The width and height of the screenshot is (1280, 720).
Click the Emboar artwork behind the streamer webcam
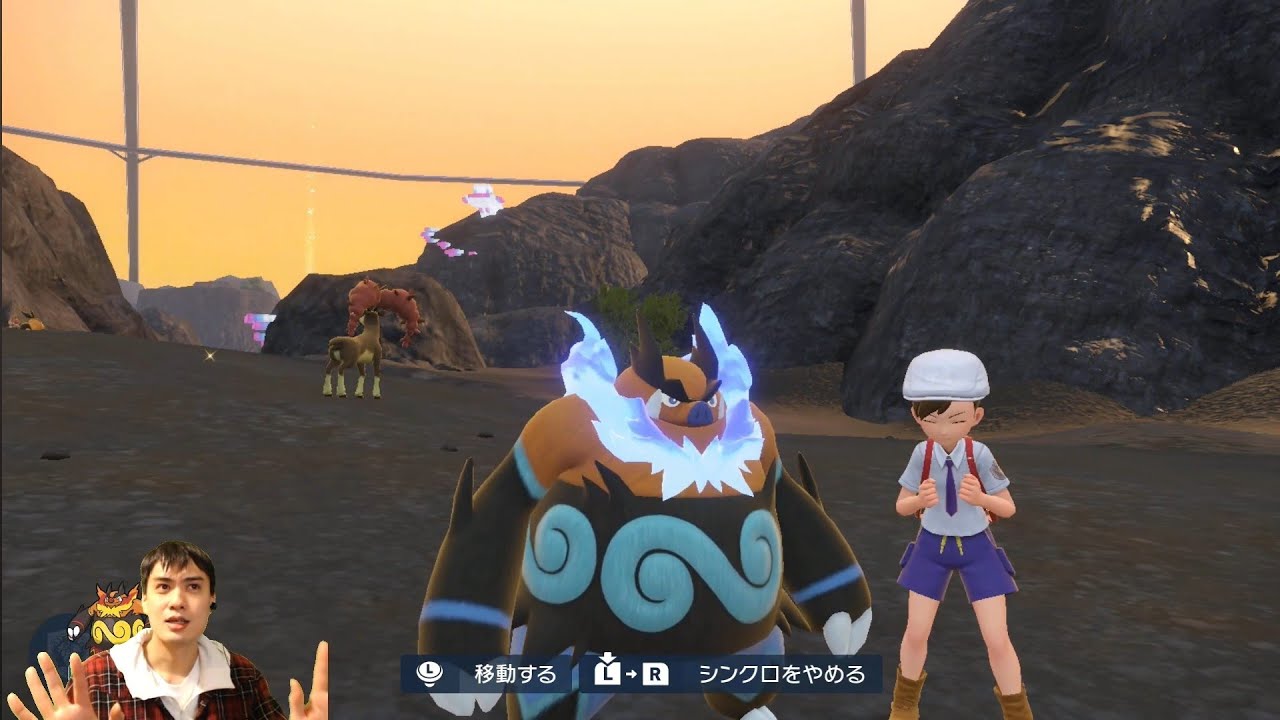tap(113, 615)
